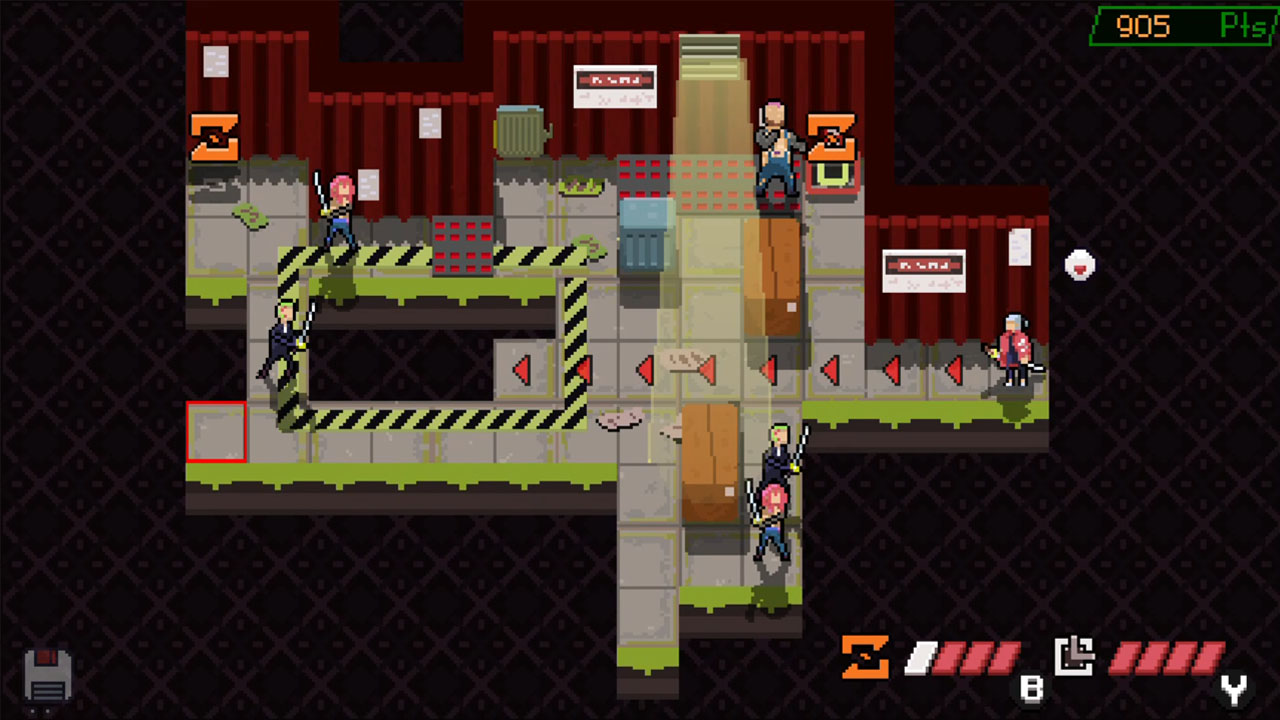Click the heart speech bubble above the civilian
Screen dimensions: 1280x720
[1079, 266]
